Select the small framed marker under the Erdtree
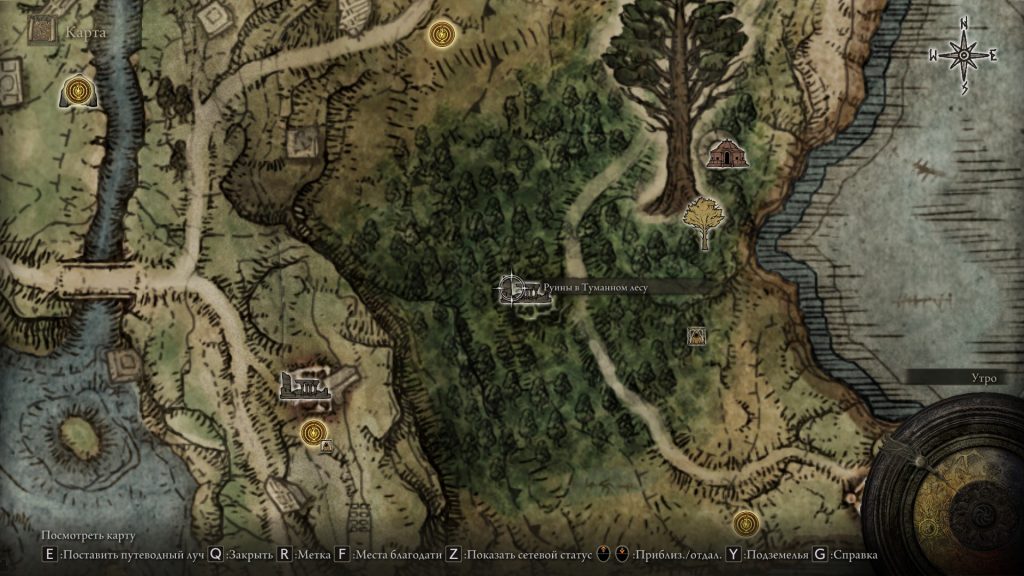 pos(695,336)
